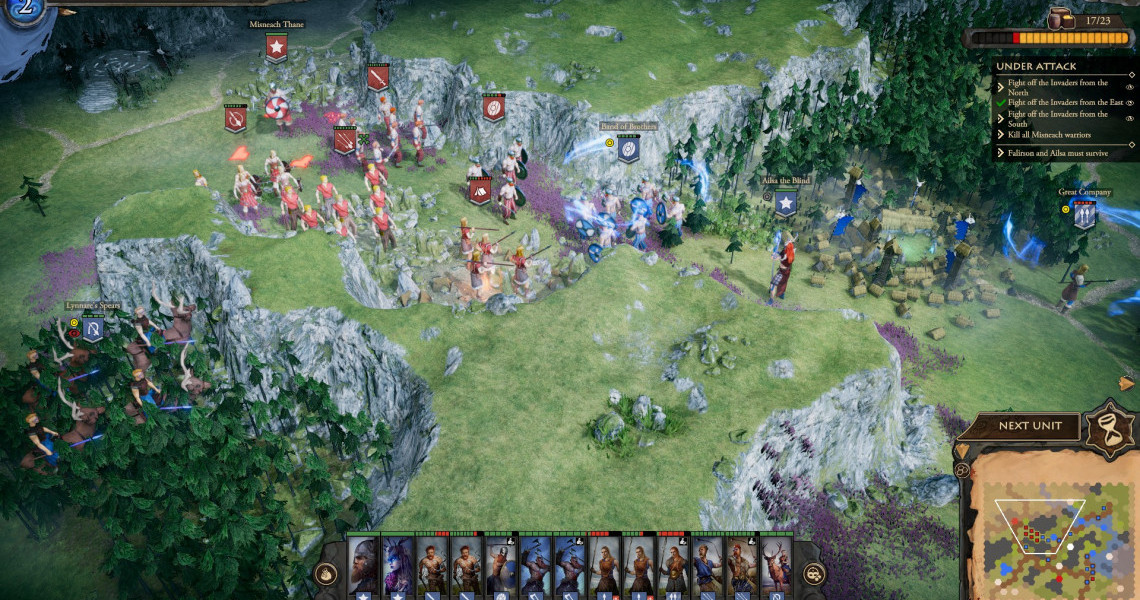Viewport: 1140px width, 600px height.
Task: Show the South invaders objective location
Action: [1130, 120]
